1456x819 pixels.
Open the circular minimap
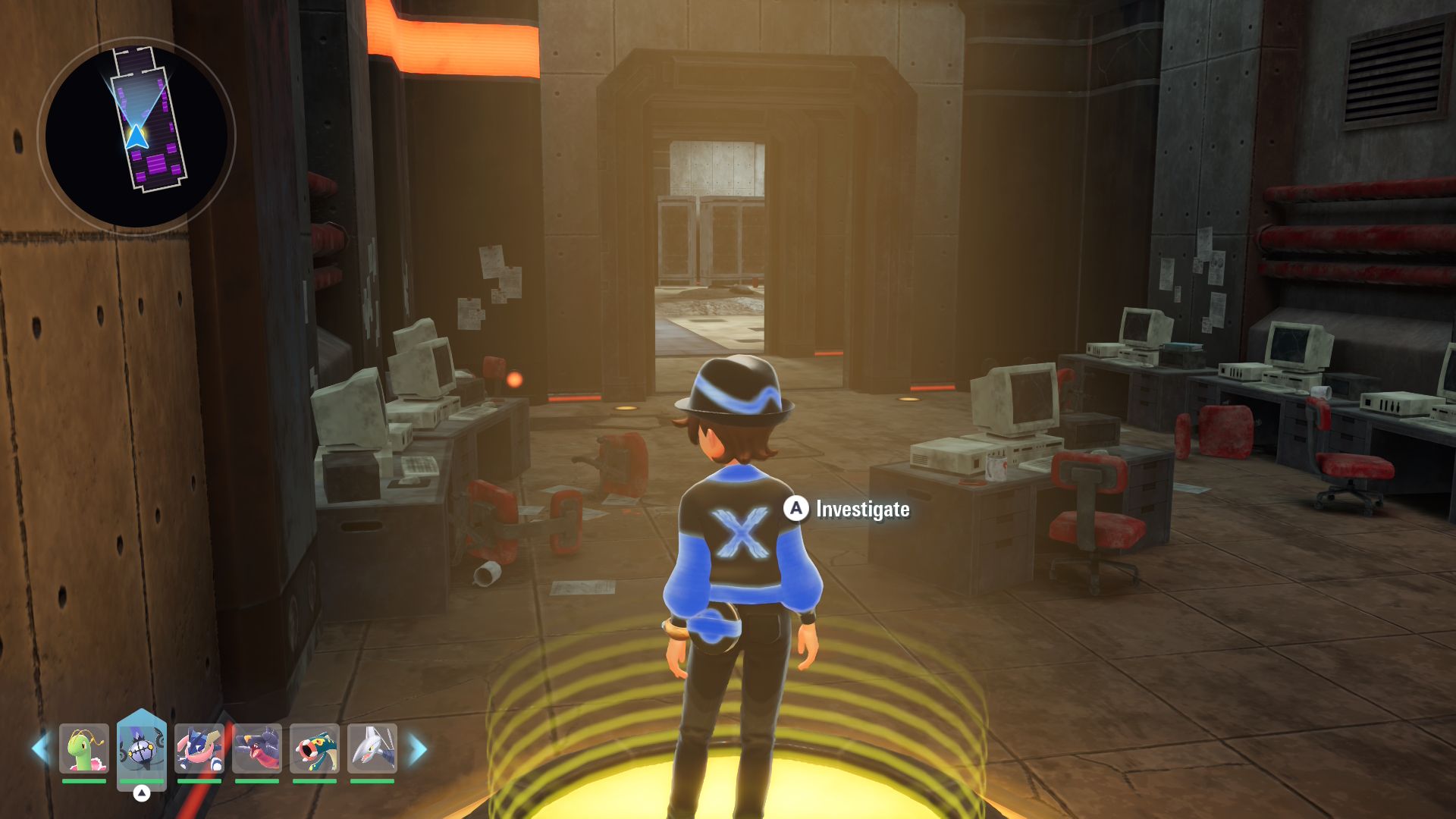pos(136,136)
